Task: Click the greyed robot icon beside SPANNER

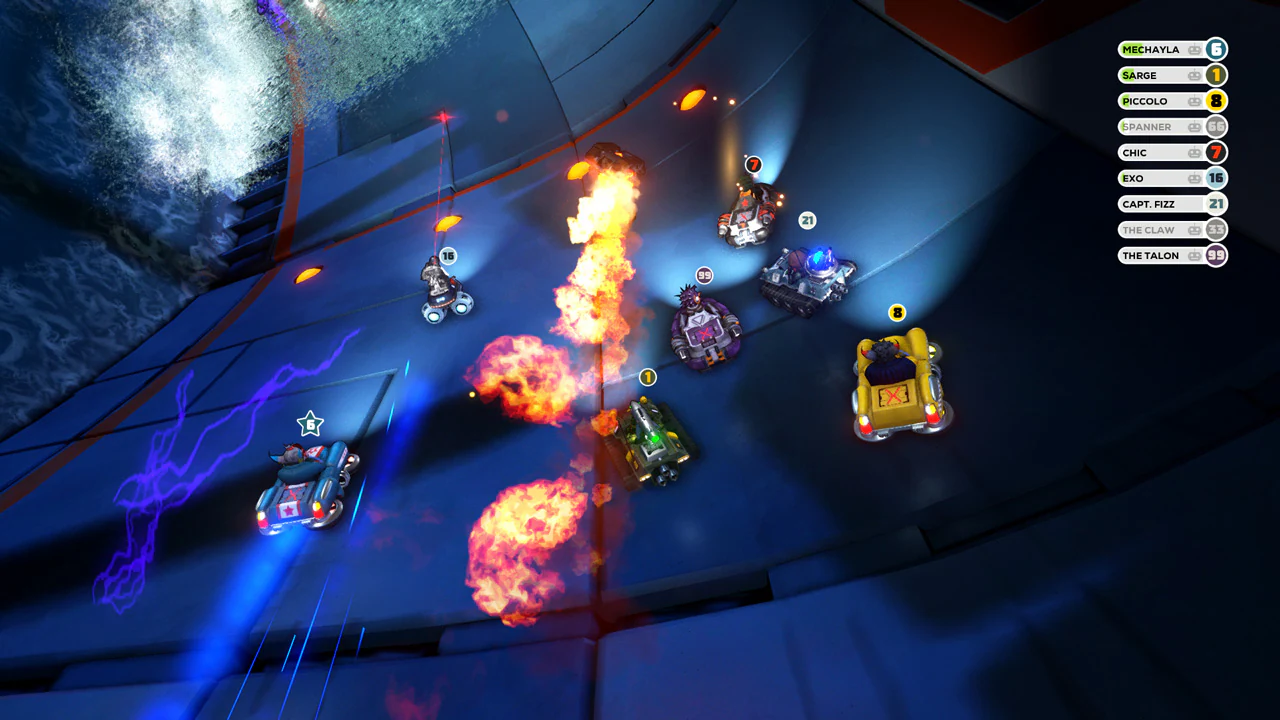Action: click(1194, 126)
